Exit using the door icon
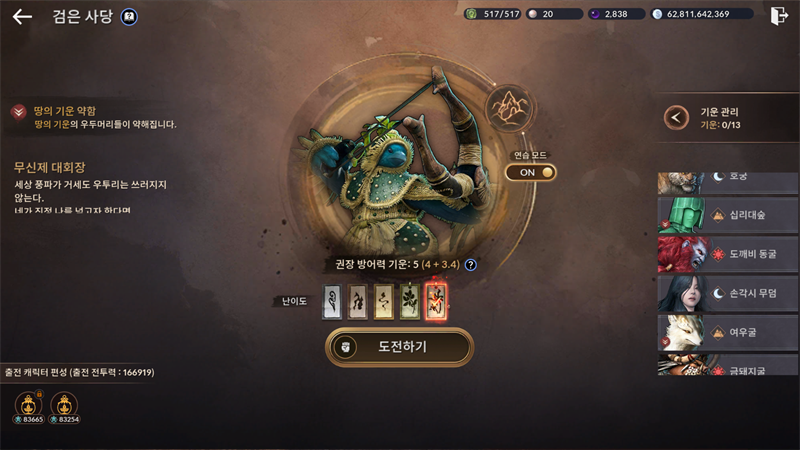The height and width of the screenshot is (450, 800). [x=780, y=15]
